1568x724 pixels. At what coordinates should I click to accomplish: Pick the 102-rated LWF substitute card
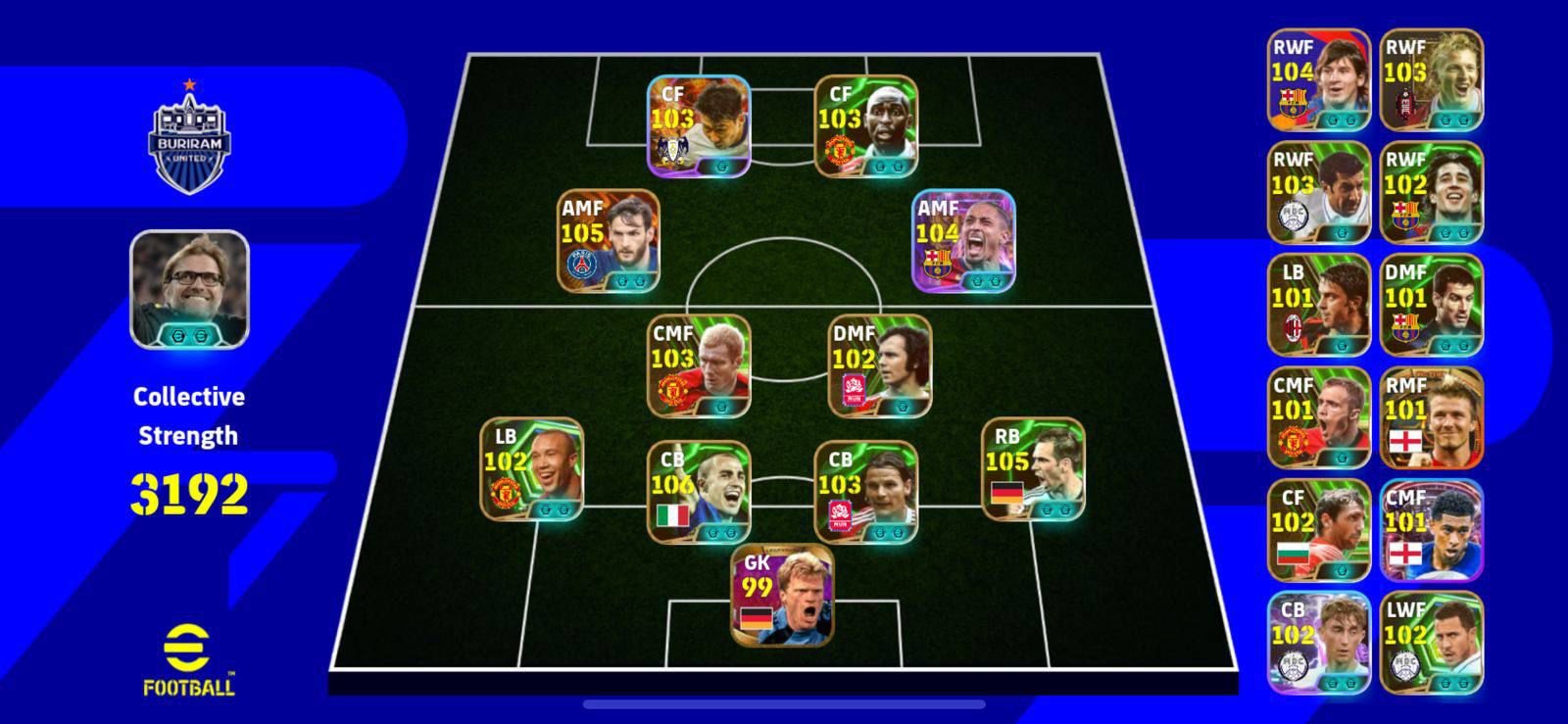tap(1431, 643)
